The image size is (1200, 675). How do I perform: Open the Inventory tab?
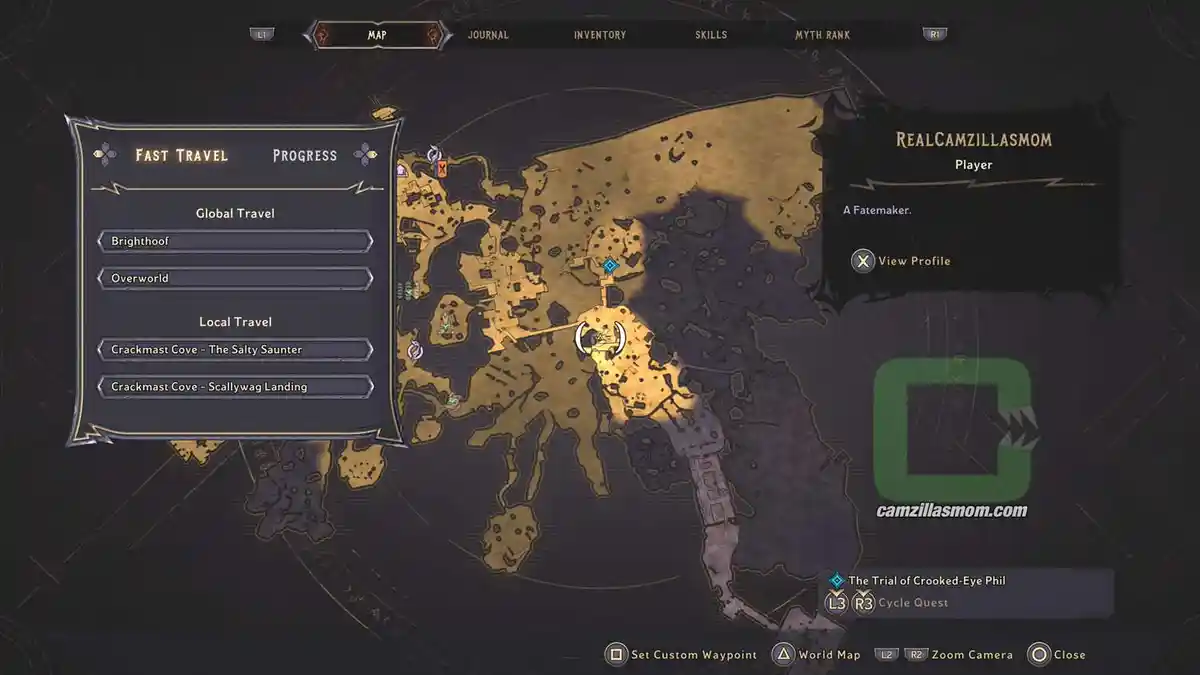(600, 35)
